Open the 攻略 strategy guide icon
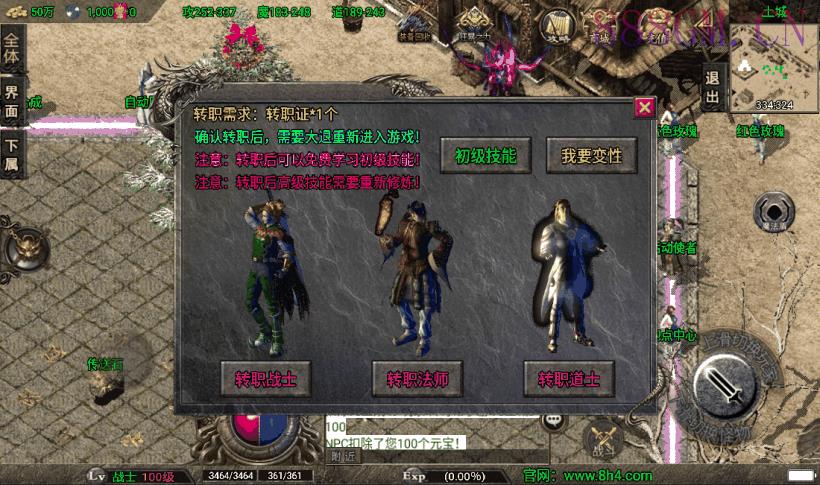 pyautogui.click(x=558, y=27)
